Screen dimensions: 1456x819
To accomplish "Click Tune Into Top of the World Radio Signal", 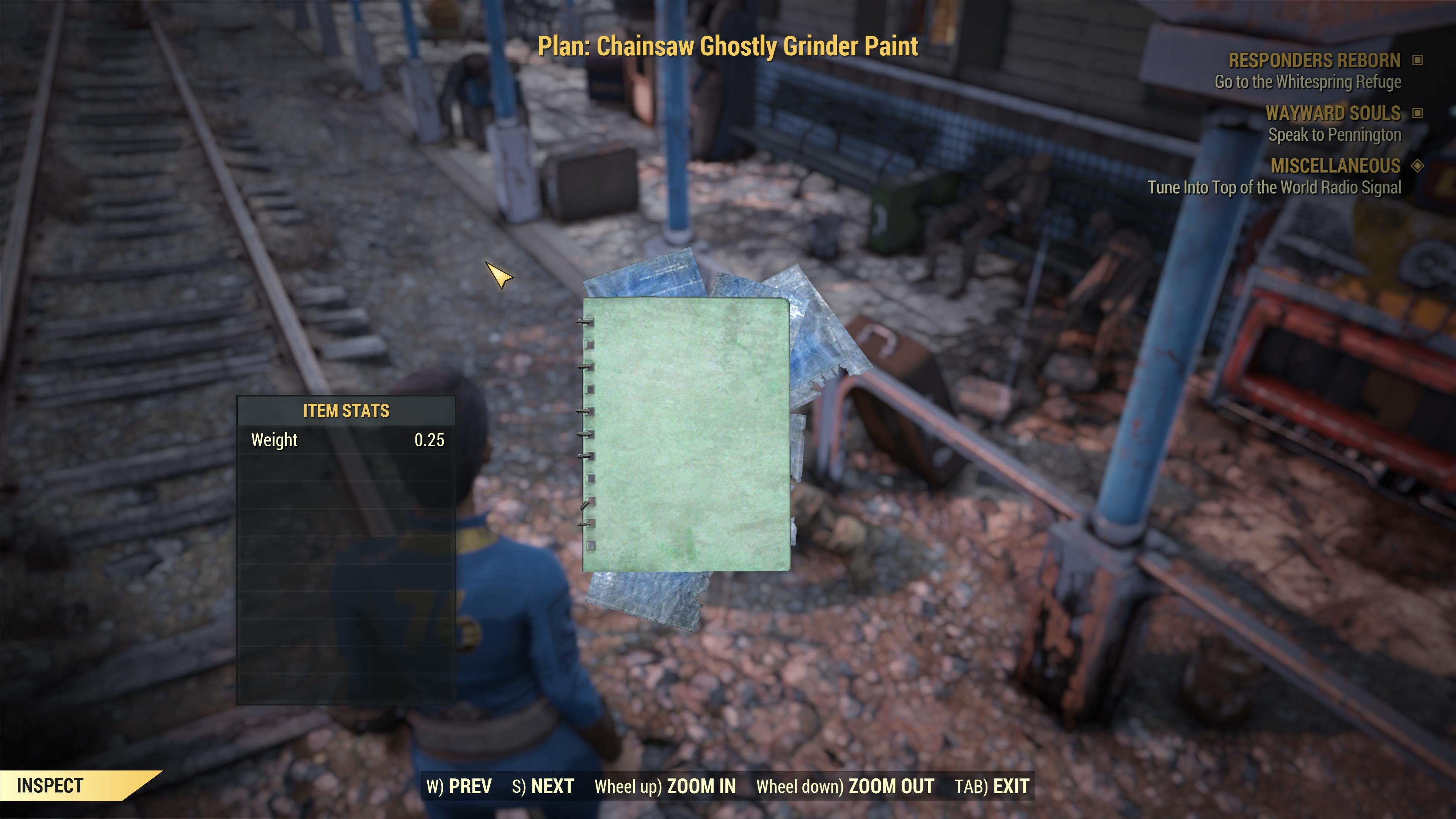I will point(1274,188).
